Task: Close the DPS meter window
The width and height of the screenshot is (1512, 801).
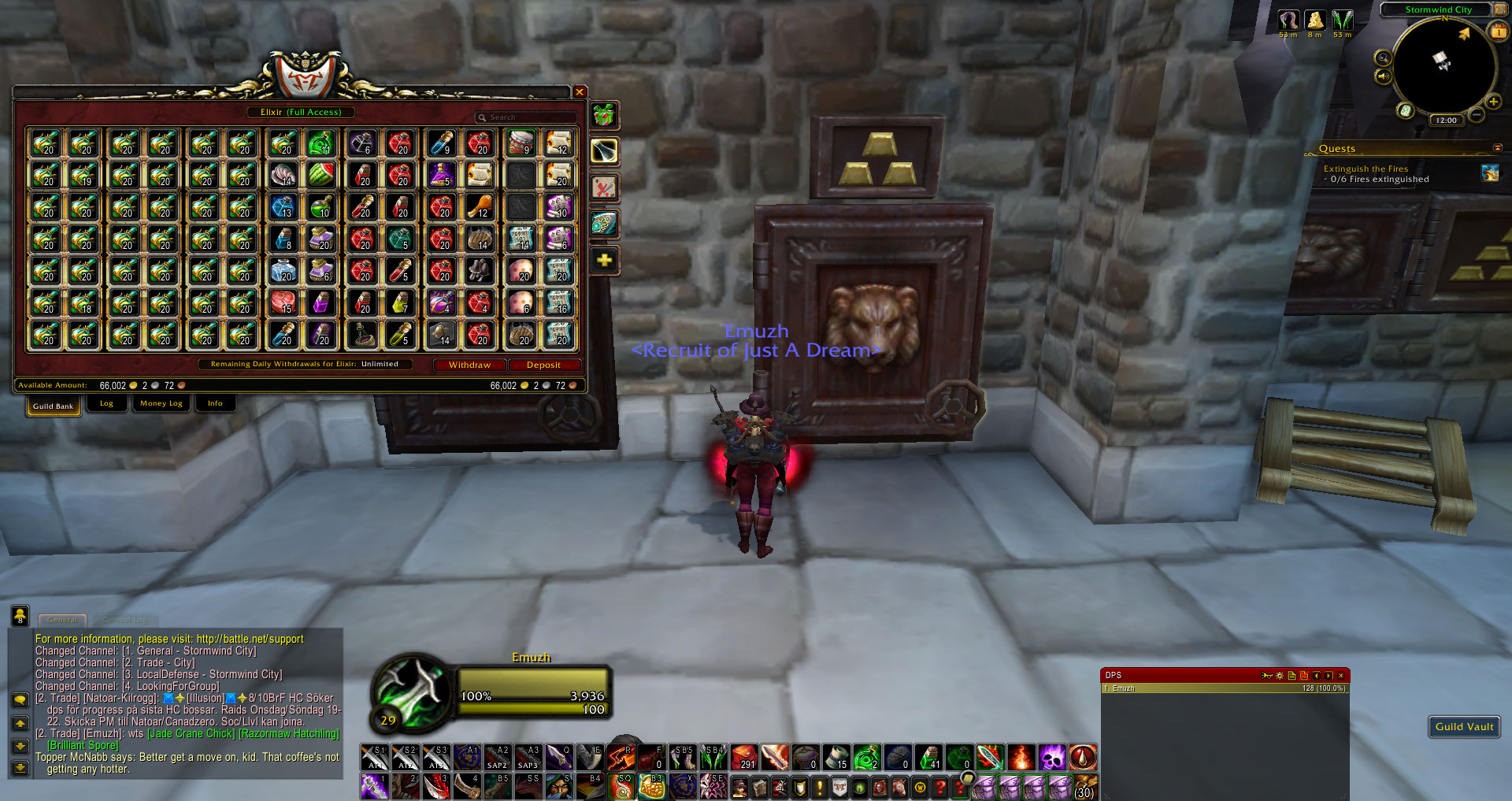Action: click(x=1341, y=676)
